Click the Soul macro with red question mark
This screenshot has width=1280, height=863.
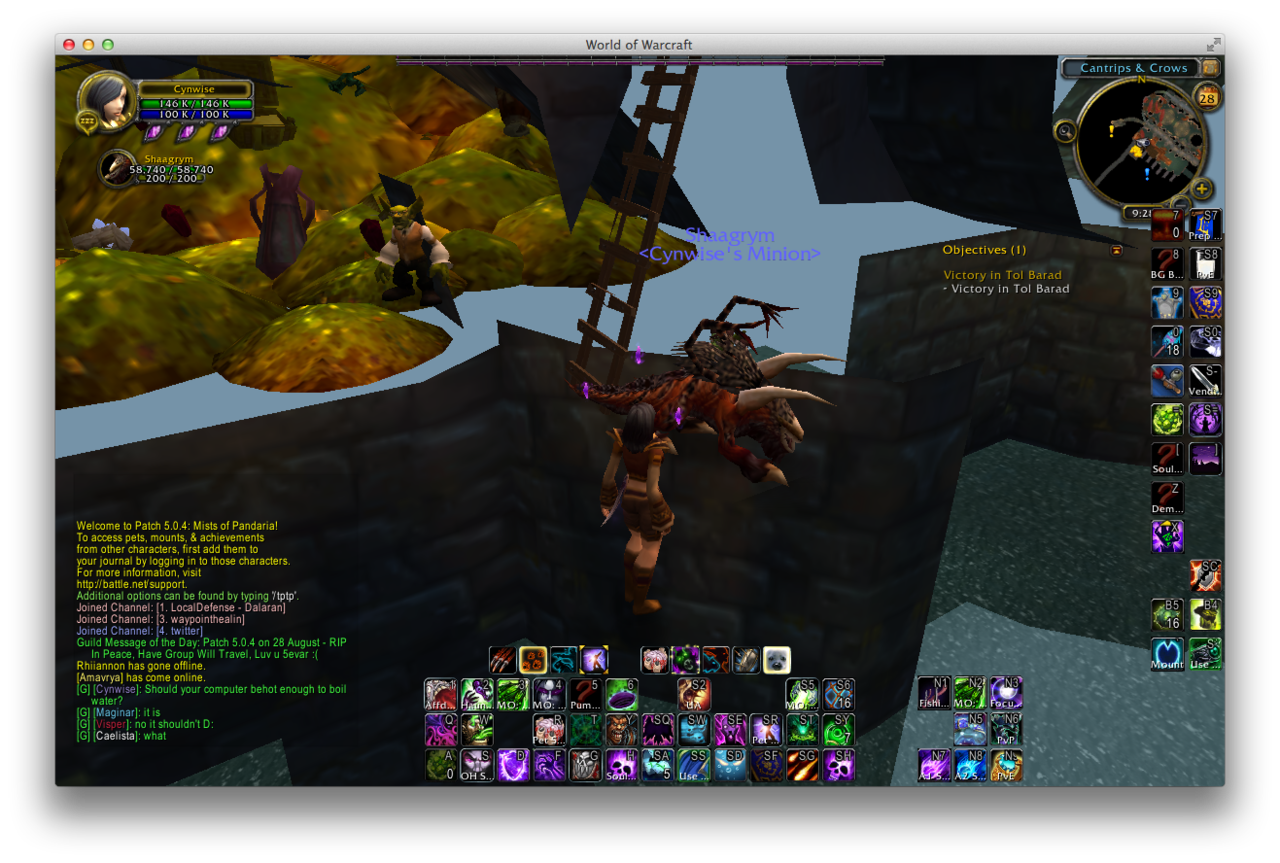tap(1167, 458)
